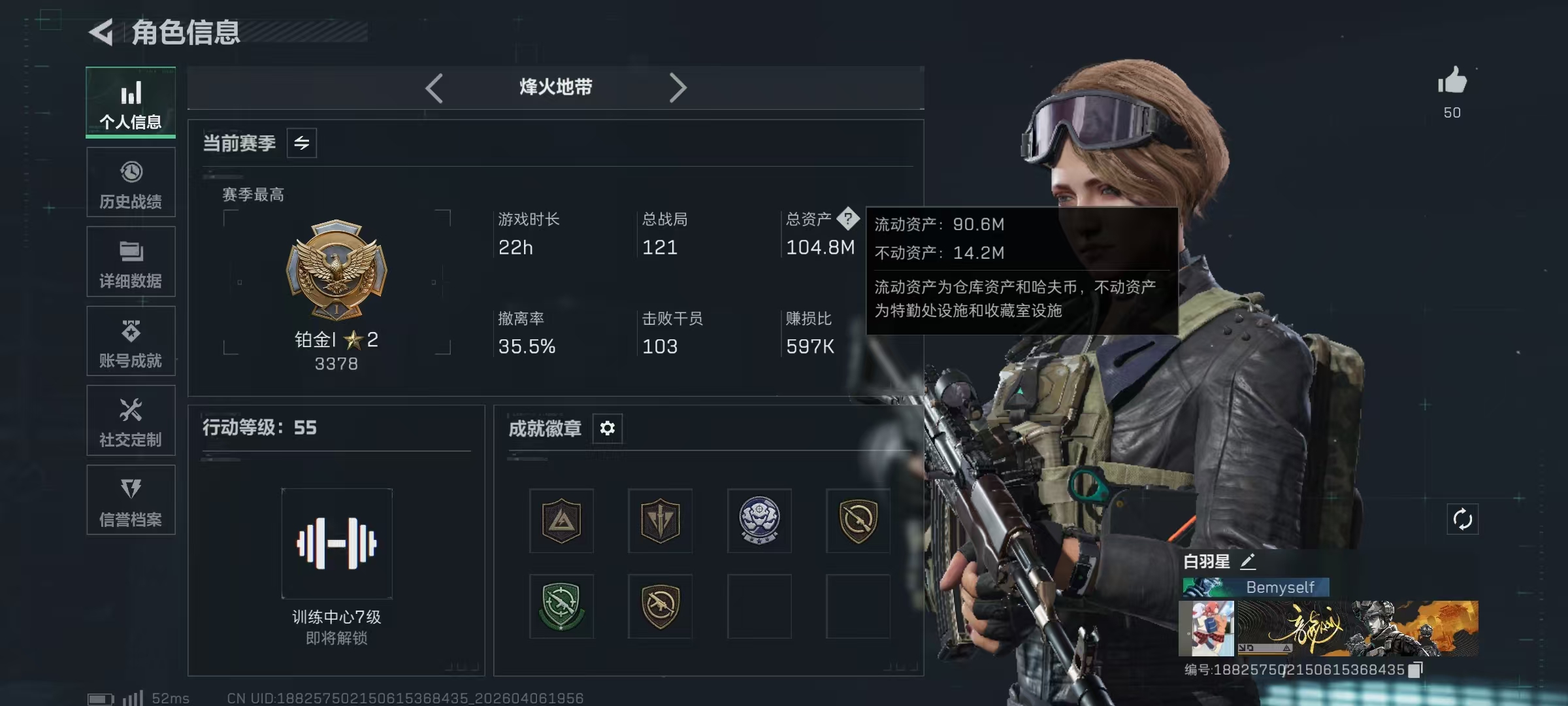Select the 个人信息 tab
The image size is (1568, 706).
[x=131, y=103]
